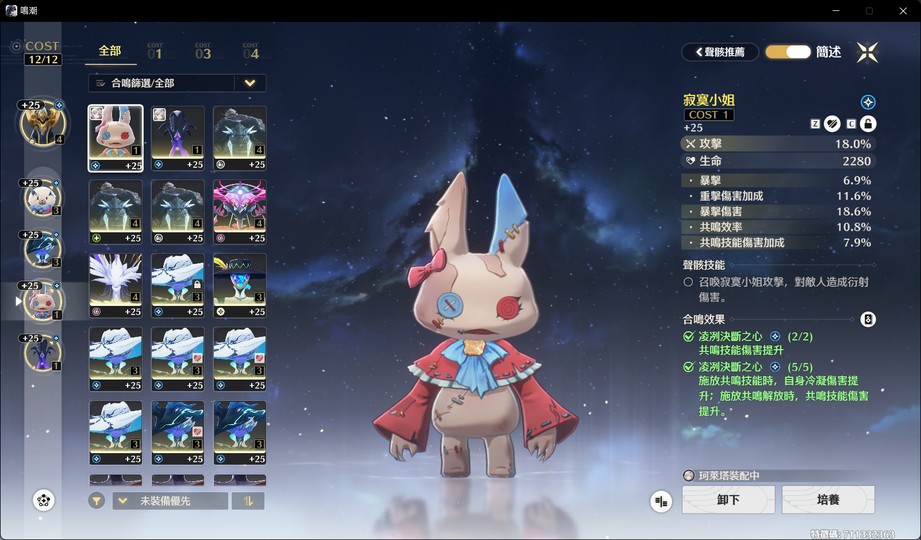
Task: Toggle the sort order arrows button
Action: (248, 500)
